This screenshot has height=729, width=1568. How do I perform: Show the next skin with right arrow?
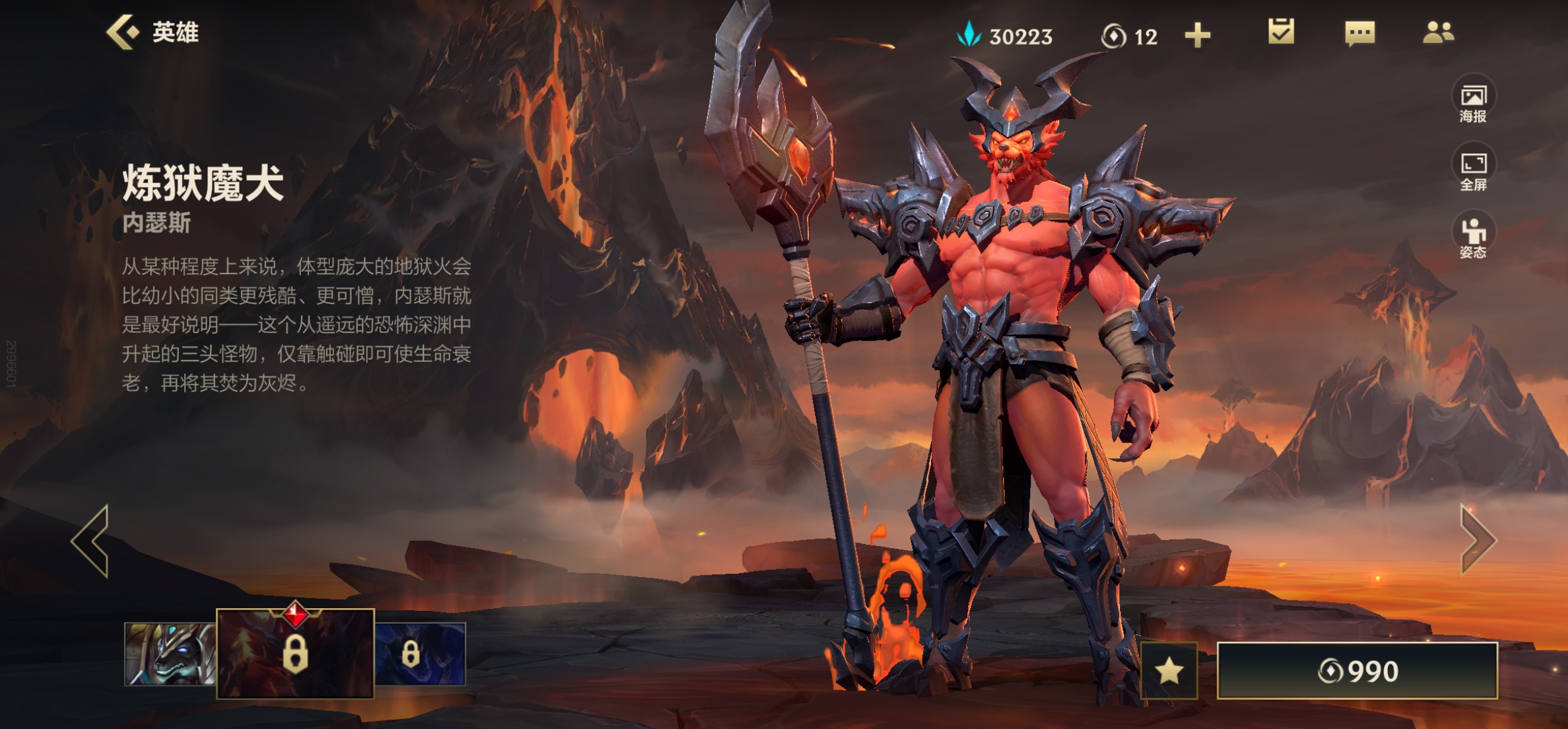pos(1477,539)
